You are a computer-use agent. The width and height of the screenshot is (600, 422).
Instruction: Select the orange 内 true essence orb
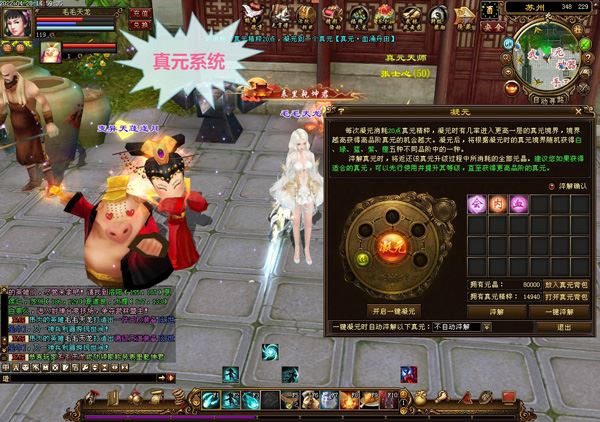tap(497, 203)
